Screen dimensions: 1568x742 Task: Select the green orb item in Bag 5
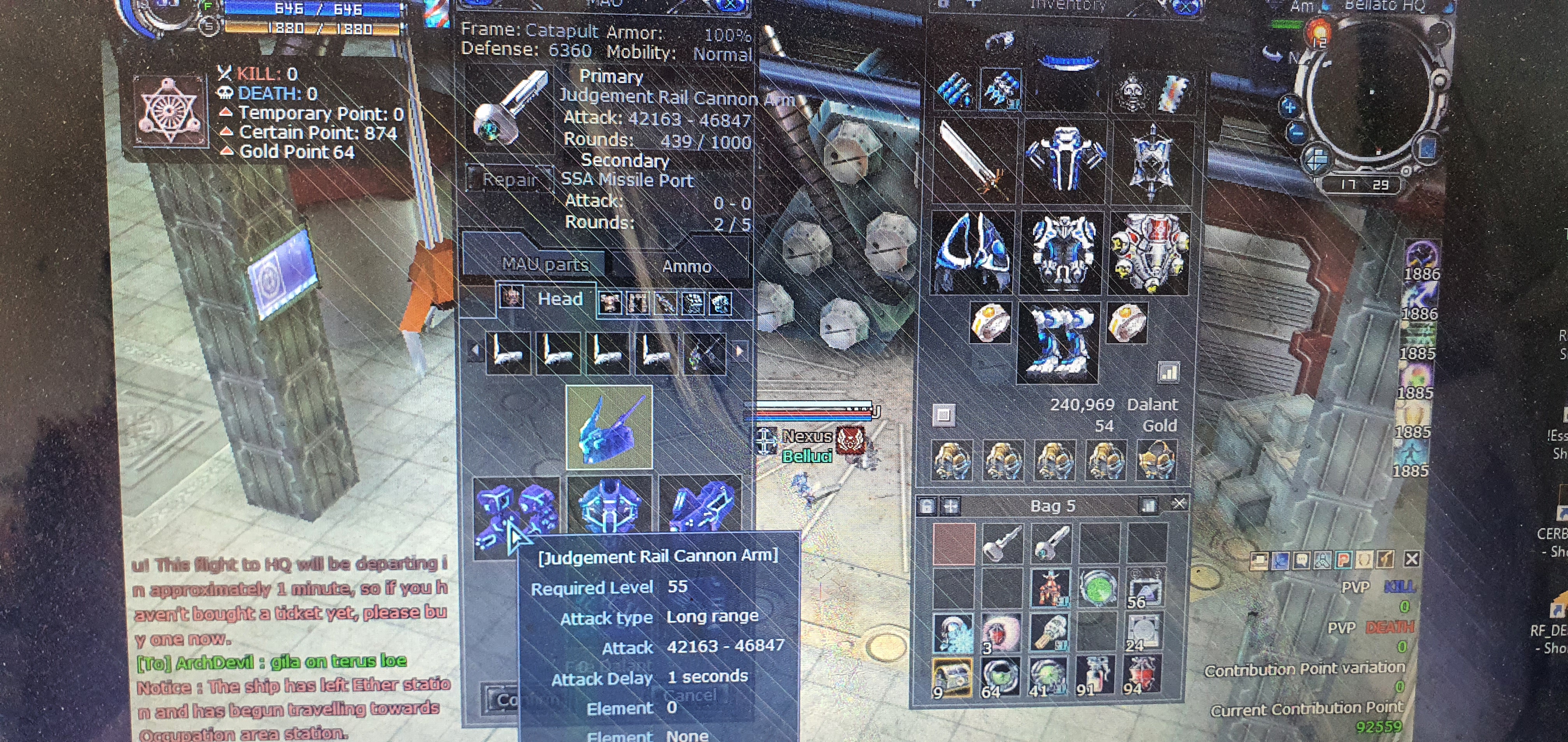click(1098, 588)
